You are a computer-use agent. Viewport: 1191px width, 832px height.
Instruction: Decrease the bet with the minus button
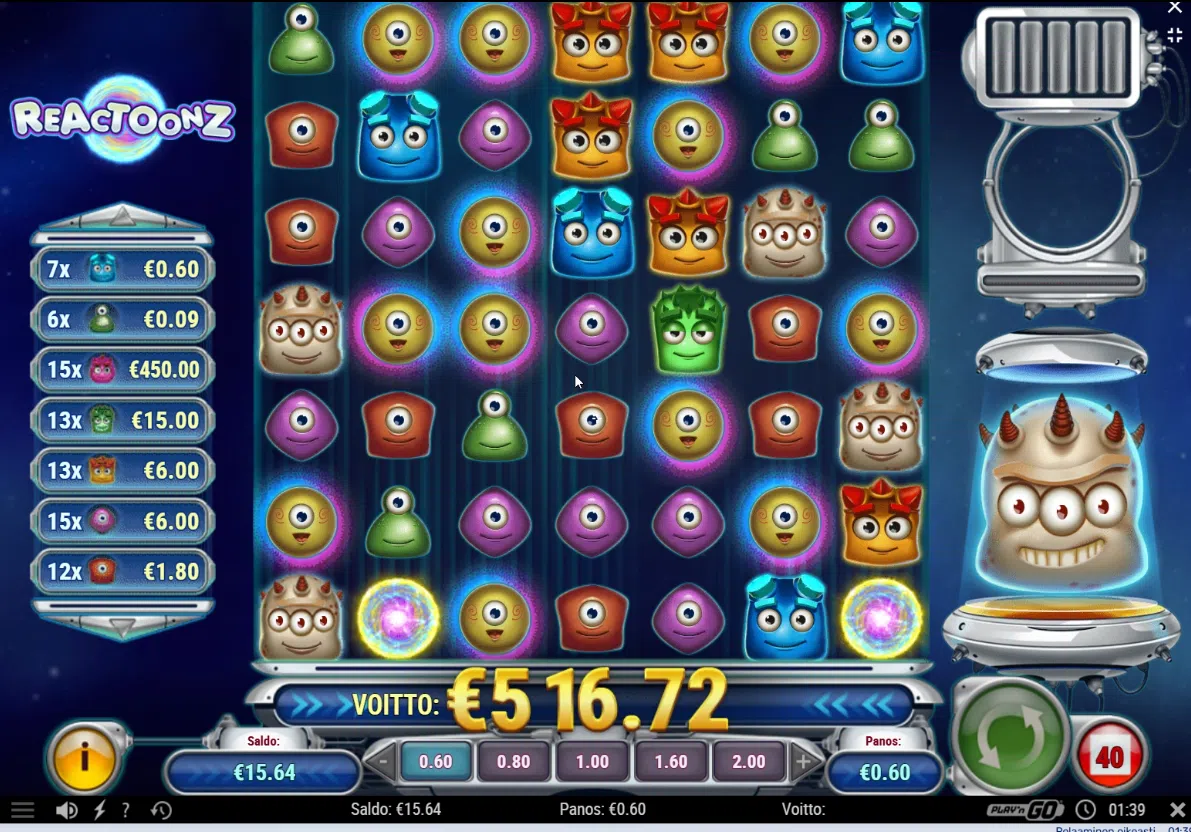pyautogui.click(x=382, y=762)
